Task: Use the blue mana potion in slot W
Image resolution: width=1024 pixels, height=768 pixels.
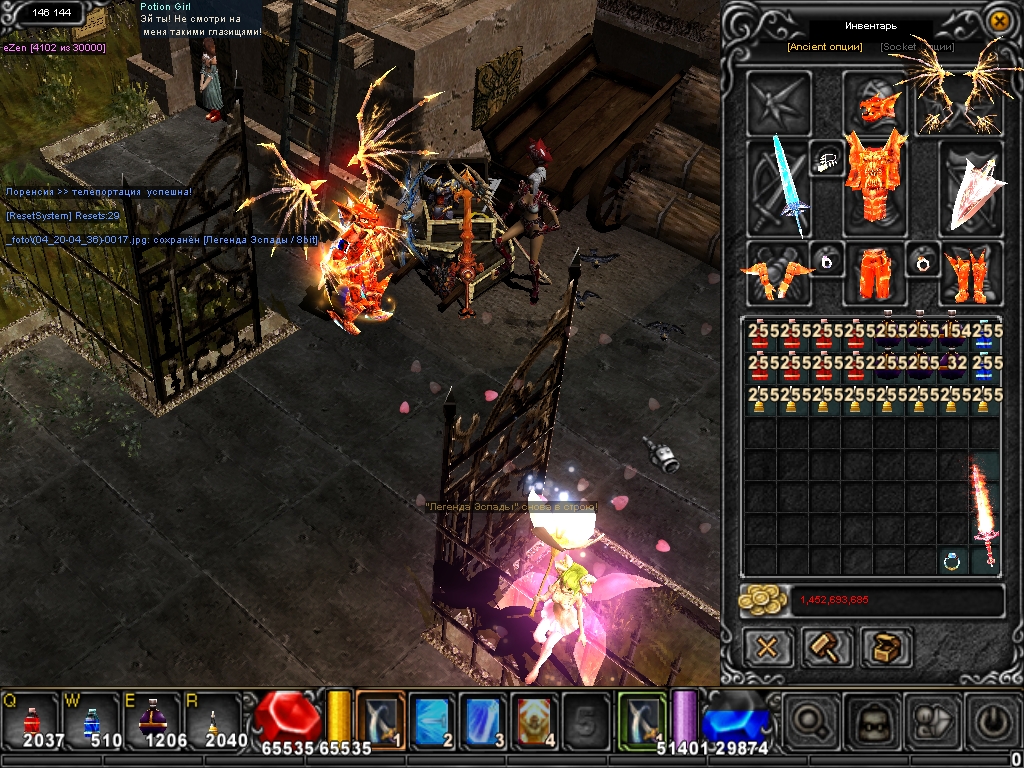Action: 91,720
